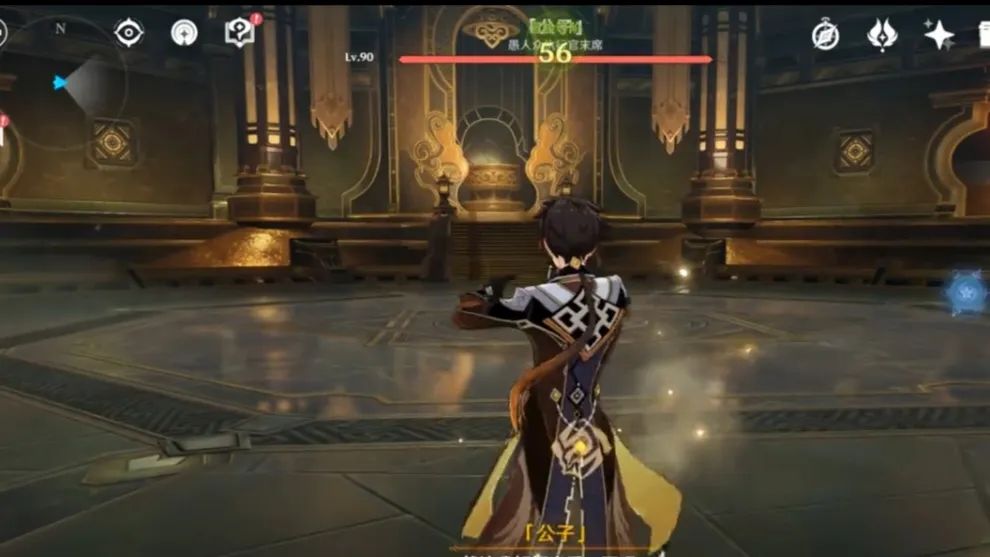The height and width of the screenshot is (557, 990).
Task: Open the four-point star sparkle icon
Action: coord(938,35)
